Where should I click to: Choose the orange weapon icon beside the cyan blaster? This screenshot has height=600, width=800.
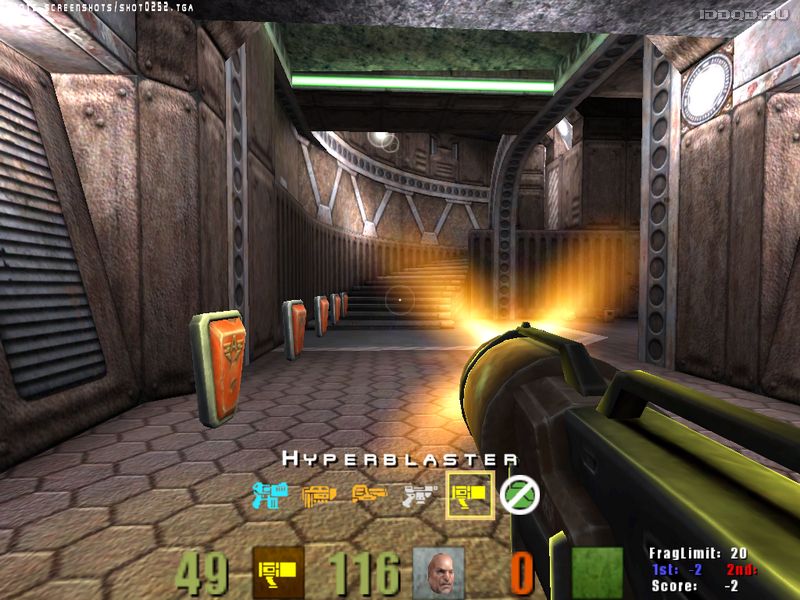coord(319,493)
